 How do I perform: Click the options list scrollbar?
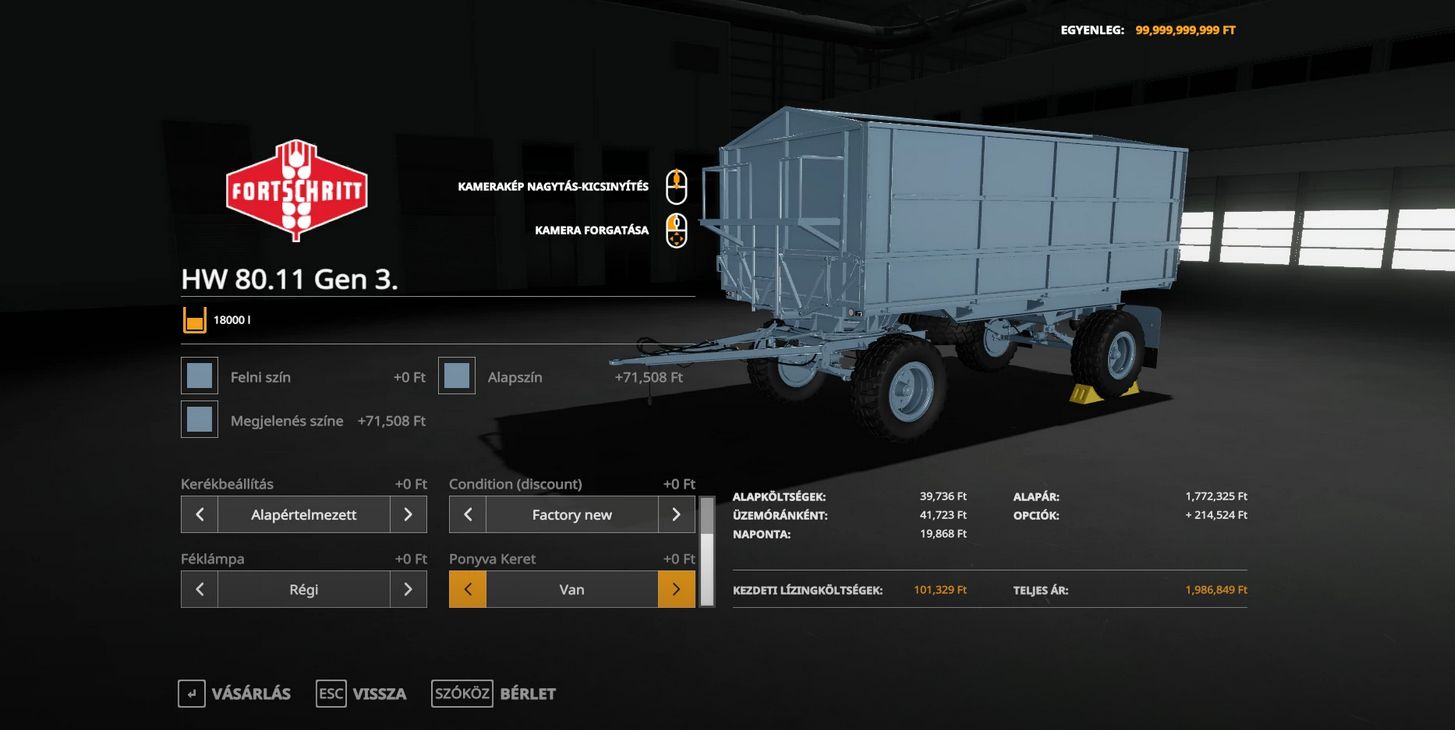pos(707,552)
